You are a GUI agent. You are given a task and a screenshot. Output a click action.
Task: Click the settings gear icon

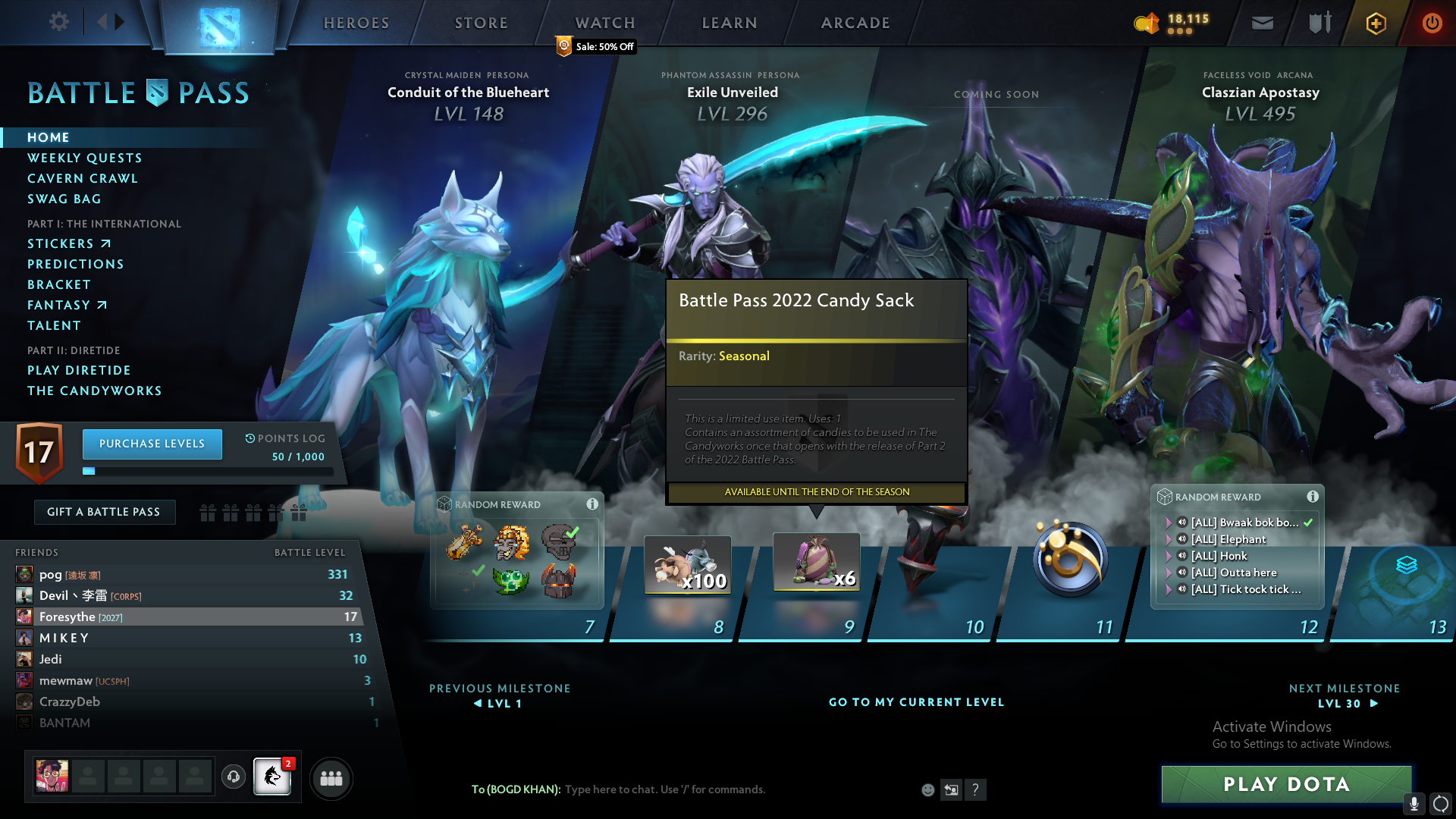(58, 22)
